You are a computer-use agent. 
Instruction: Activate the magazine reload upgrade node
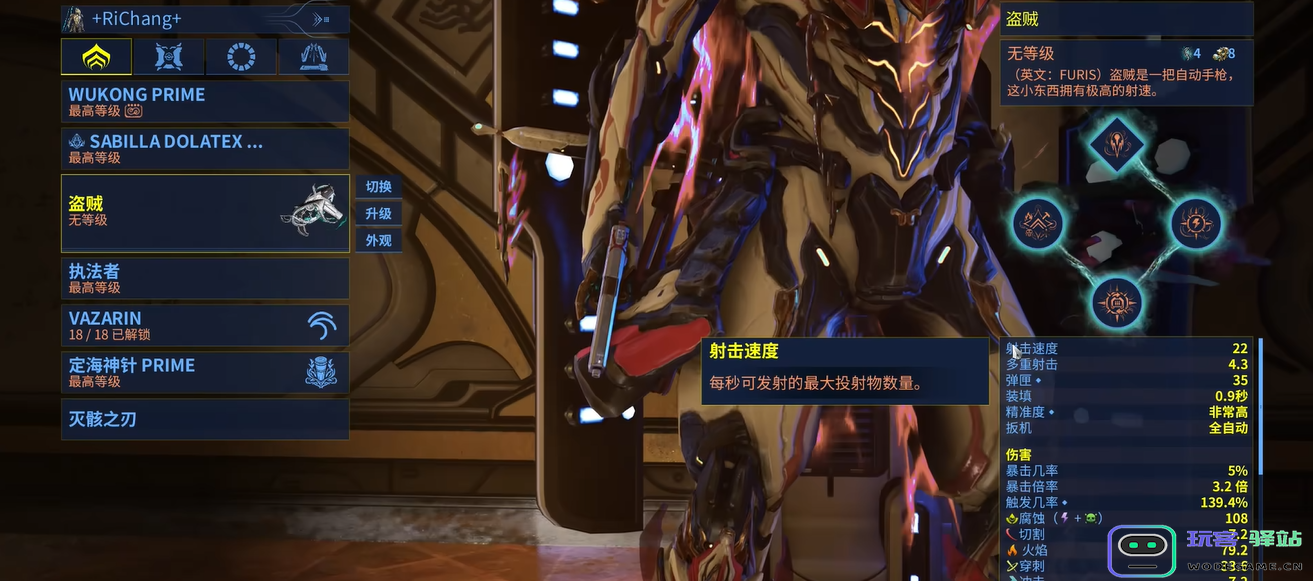(x=1117, y=301)
